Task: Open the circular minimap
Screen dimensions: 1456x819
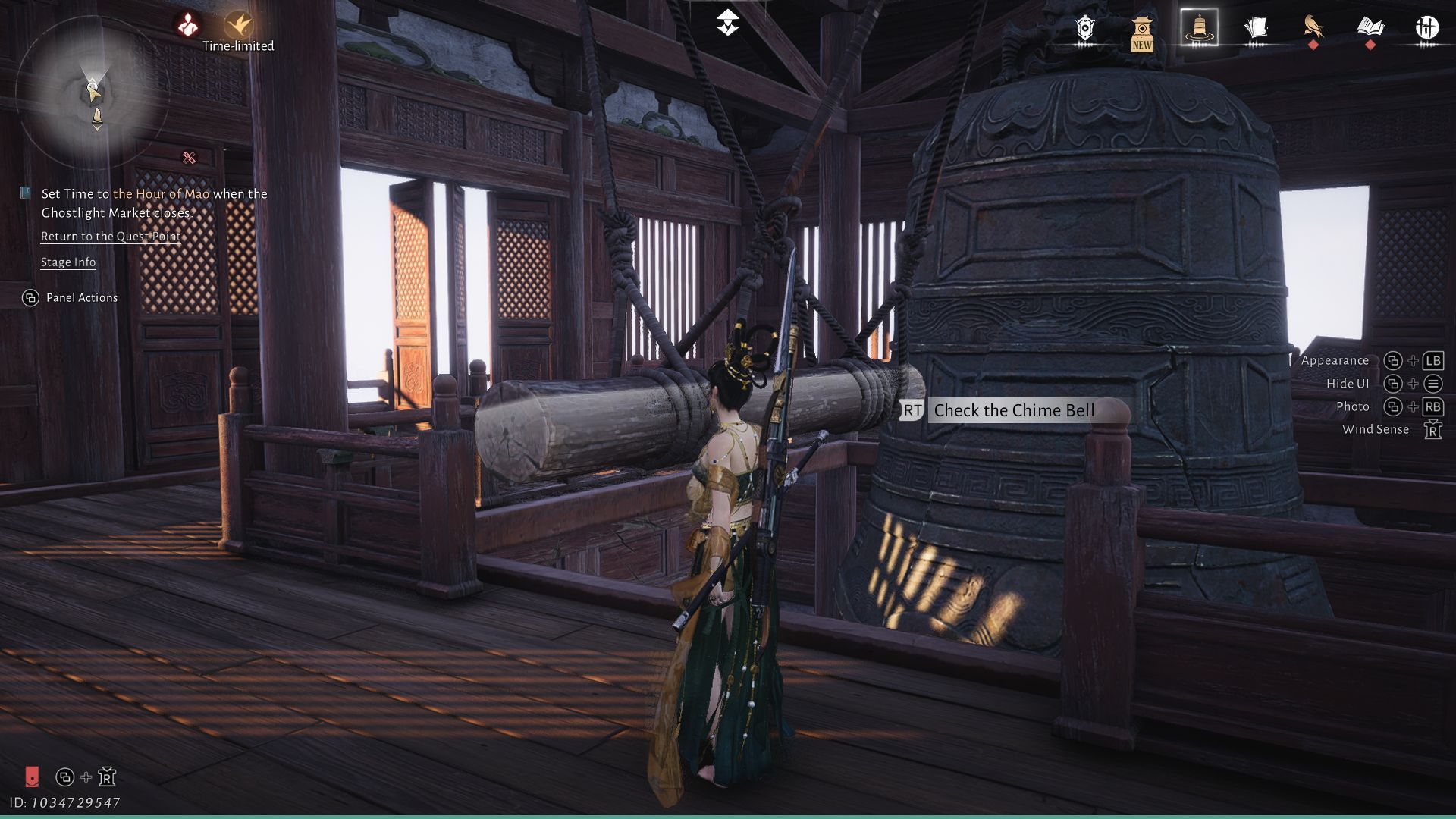Action: click(93, 93)
